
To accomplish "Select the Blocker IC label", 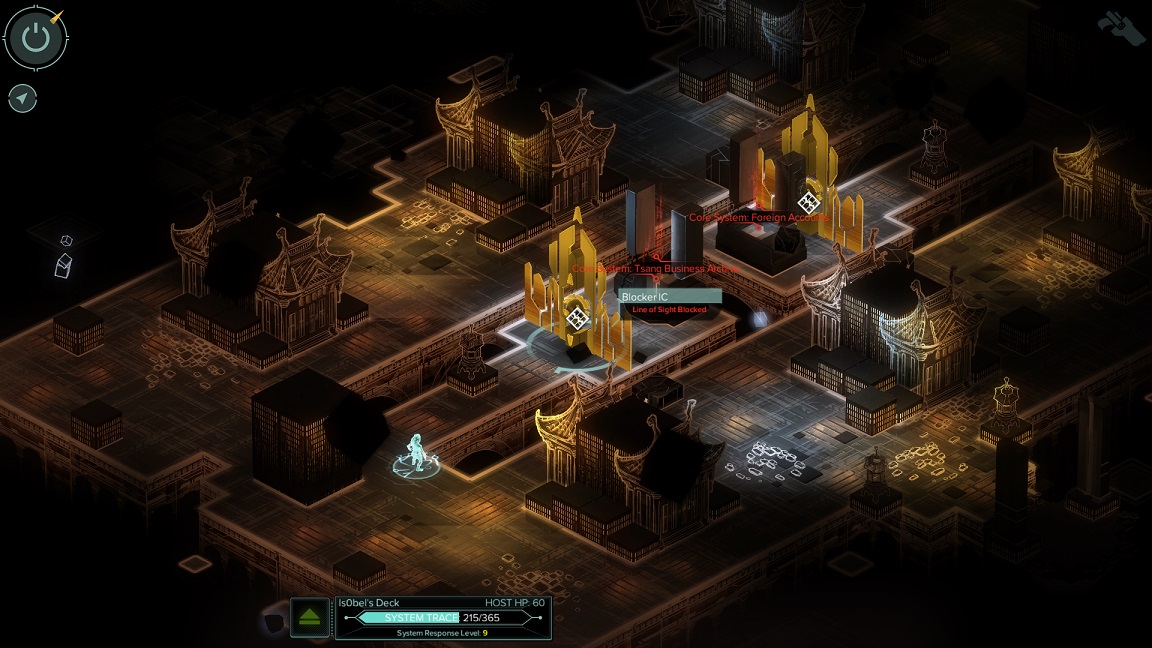I will coord(669,297).
